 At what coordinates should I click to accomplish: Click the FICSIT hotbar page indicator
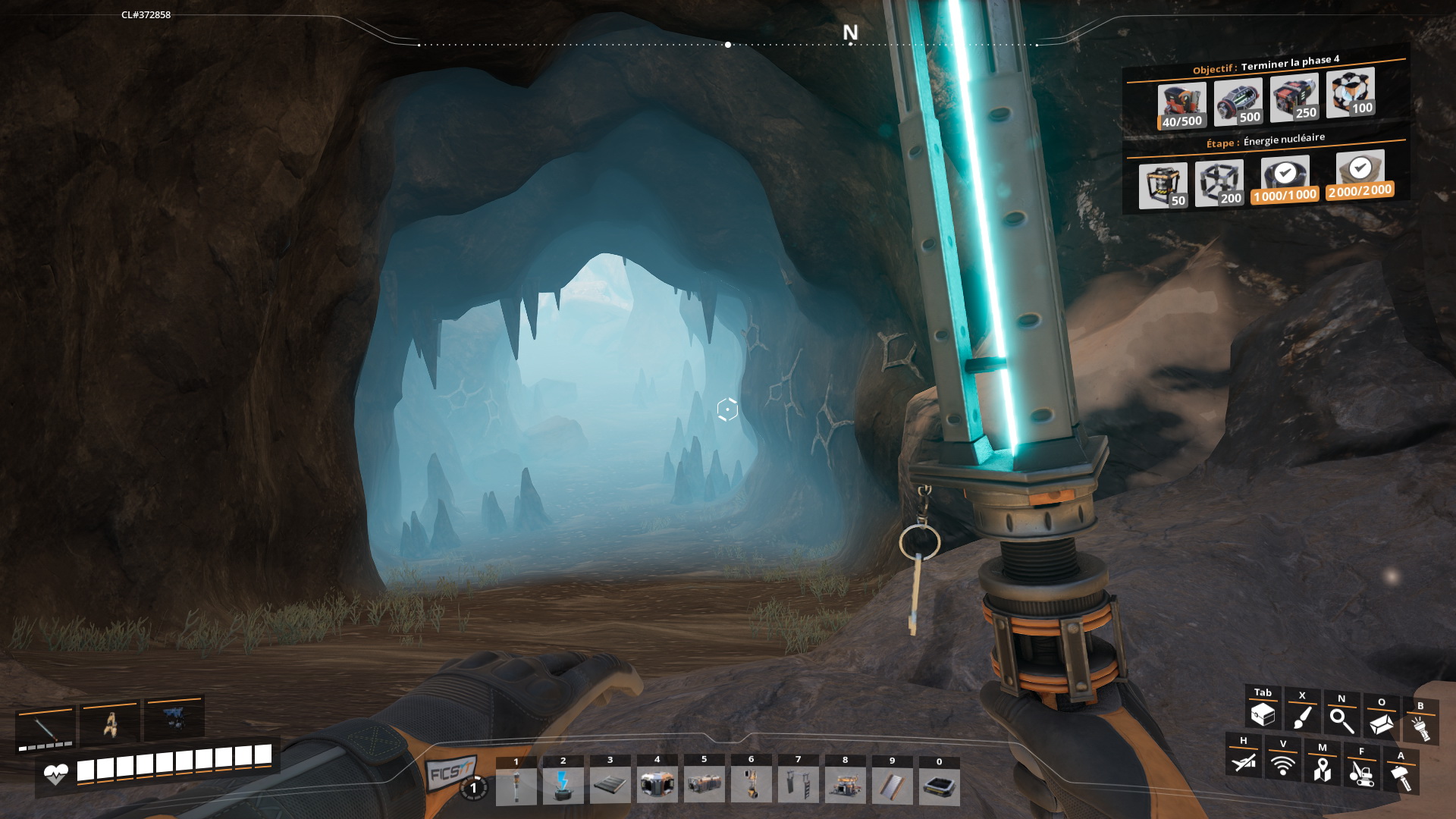pyautogui.click(x=473, y=788)
